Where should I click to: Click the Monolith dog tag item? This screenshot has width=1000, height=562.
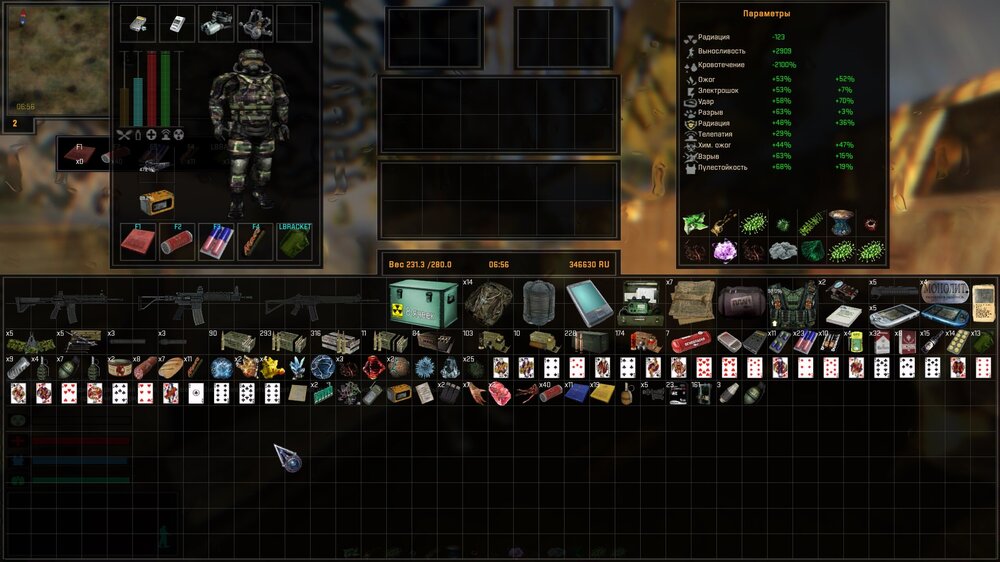pyautogui.click(x=944, y=292)
